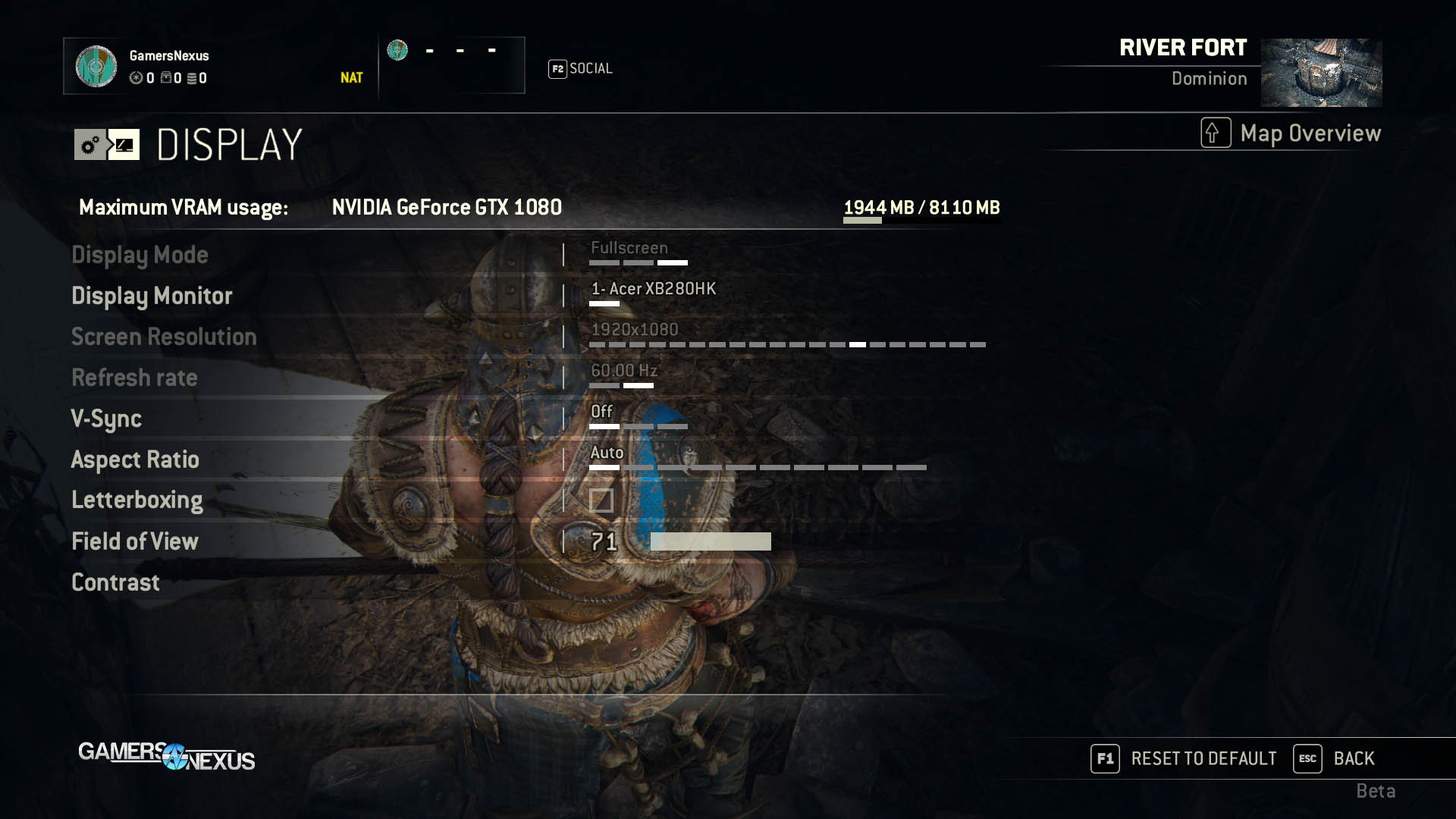Open the Social panel
Viewport: 1456px width, 819px height.
pyautogui.click(x=581, y=69)
